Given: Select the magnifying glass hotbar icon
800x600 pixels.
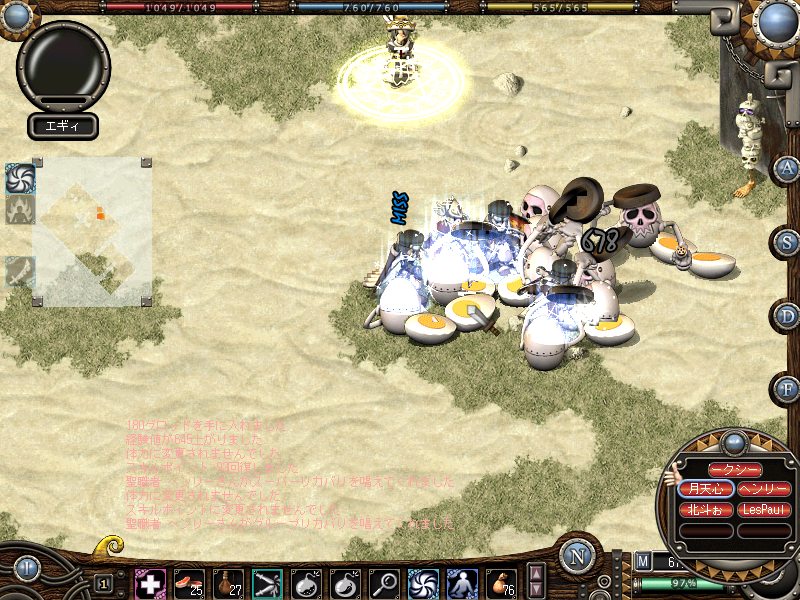Looking at the screenshot, I should click(384, 583).
